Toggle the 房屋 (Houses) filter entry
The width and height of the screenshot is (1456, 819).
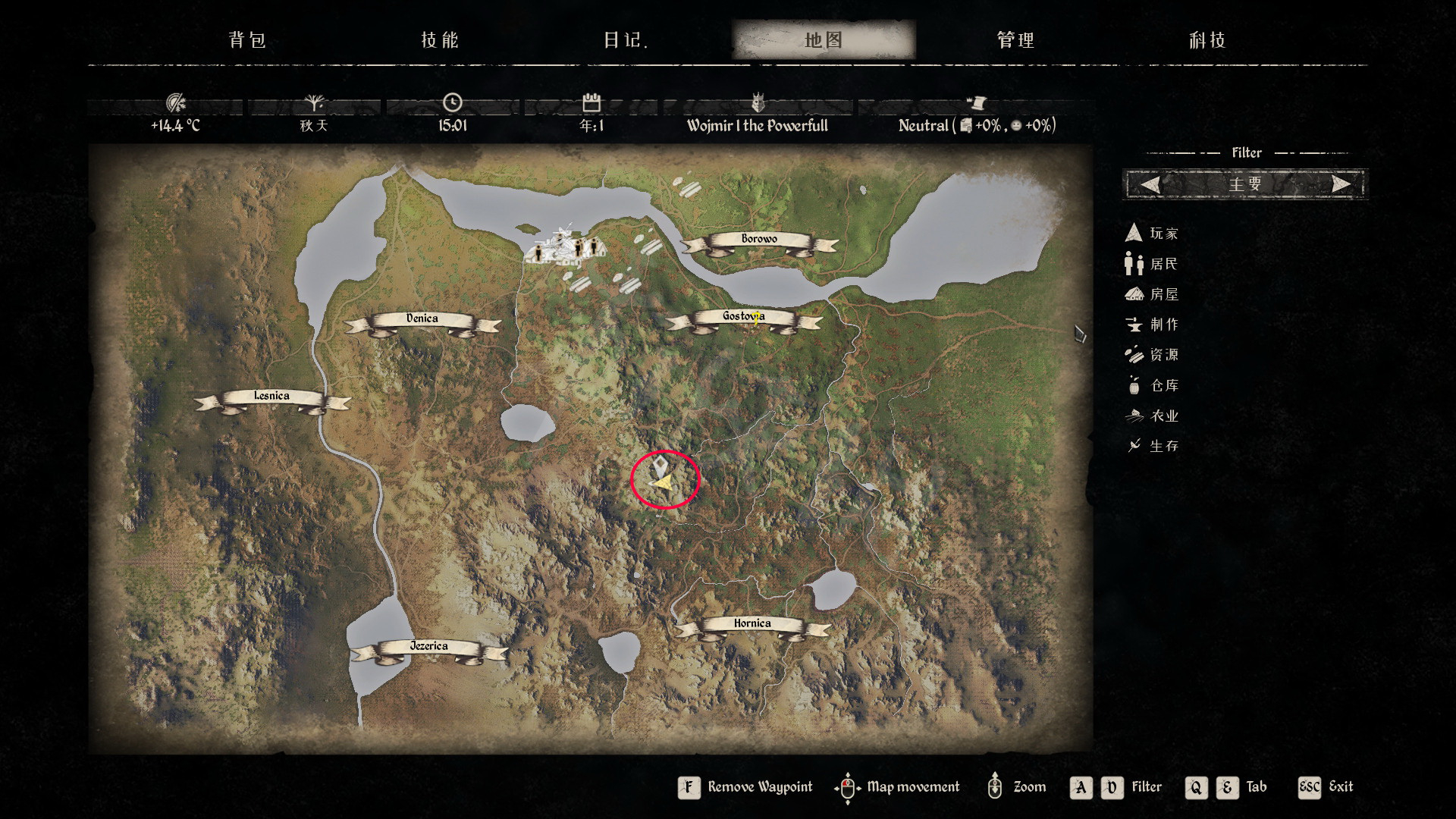pyautogui.click(x=1153, y=294)
